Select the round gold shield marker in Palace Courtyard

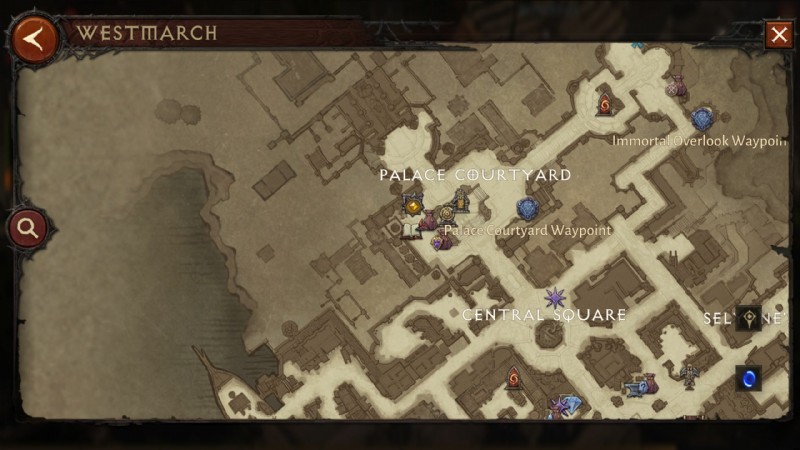coord(446,214)
